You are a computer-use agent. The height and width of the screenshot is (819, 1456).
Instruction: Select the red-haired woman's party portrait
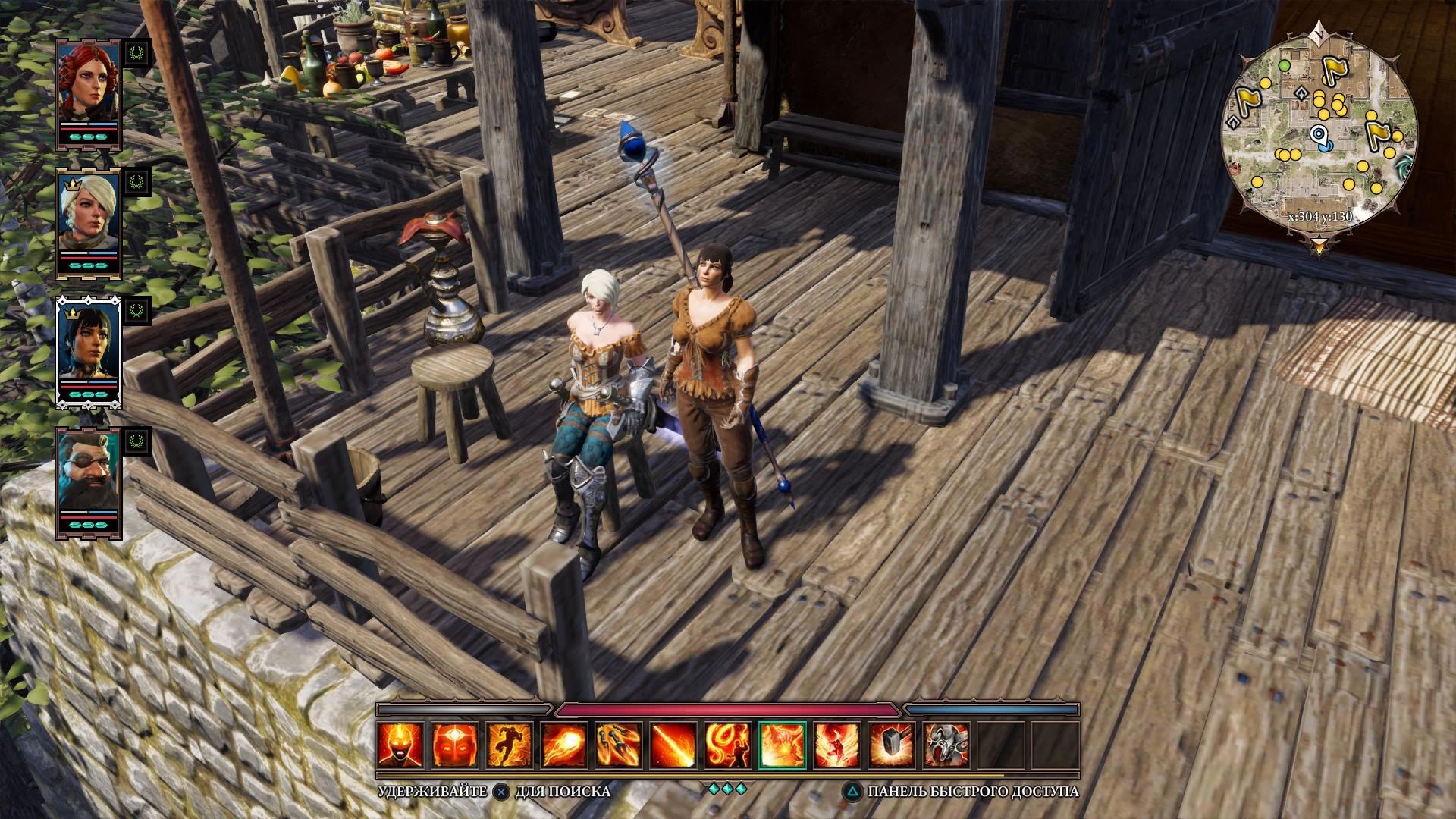(89, 83)
